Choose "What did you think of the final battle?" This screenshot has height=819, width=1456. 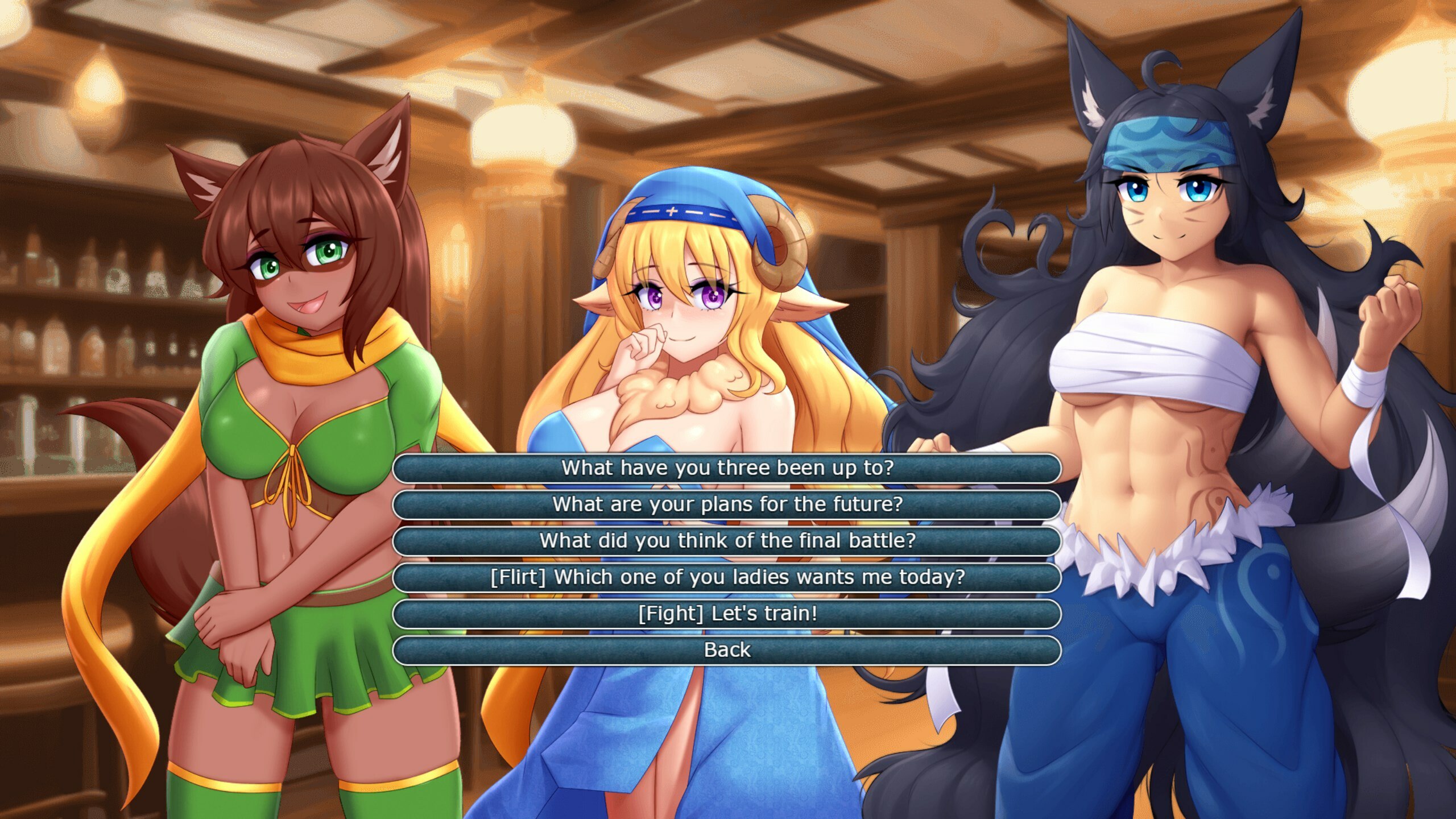pos(728,541)
